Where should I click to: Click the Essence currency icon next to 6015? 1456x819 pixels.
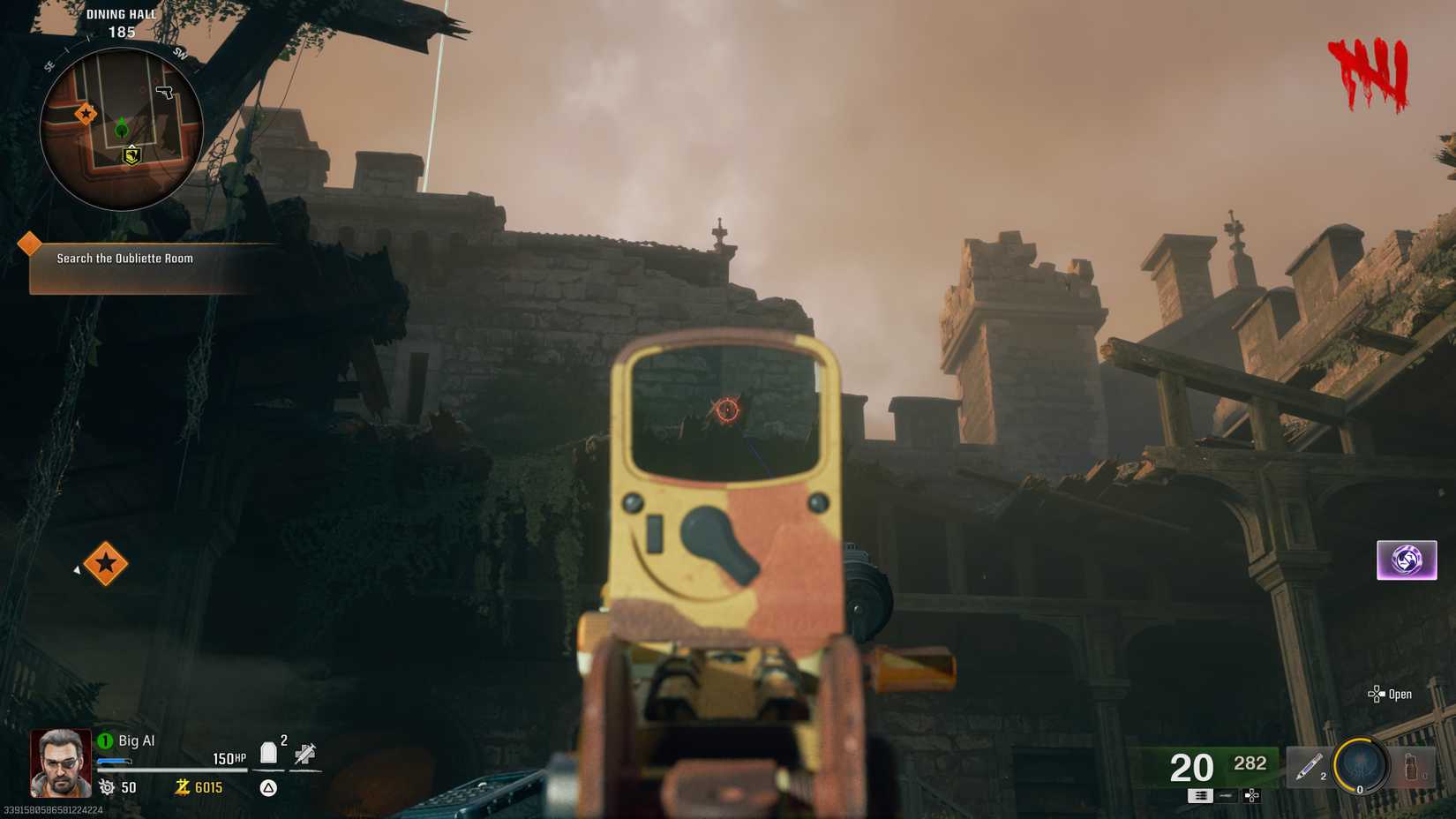point(184,787)
